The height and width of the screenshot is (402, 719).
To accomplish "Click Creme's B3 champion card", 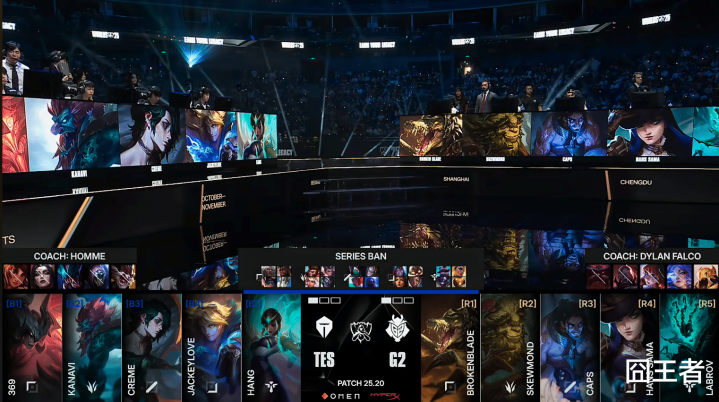I will 151,345.
